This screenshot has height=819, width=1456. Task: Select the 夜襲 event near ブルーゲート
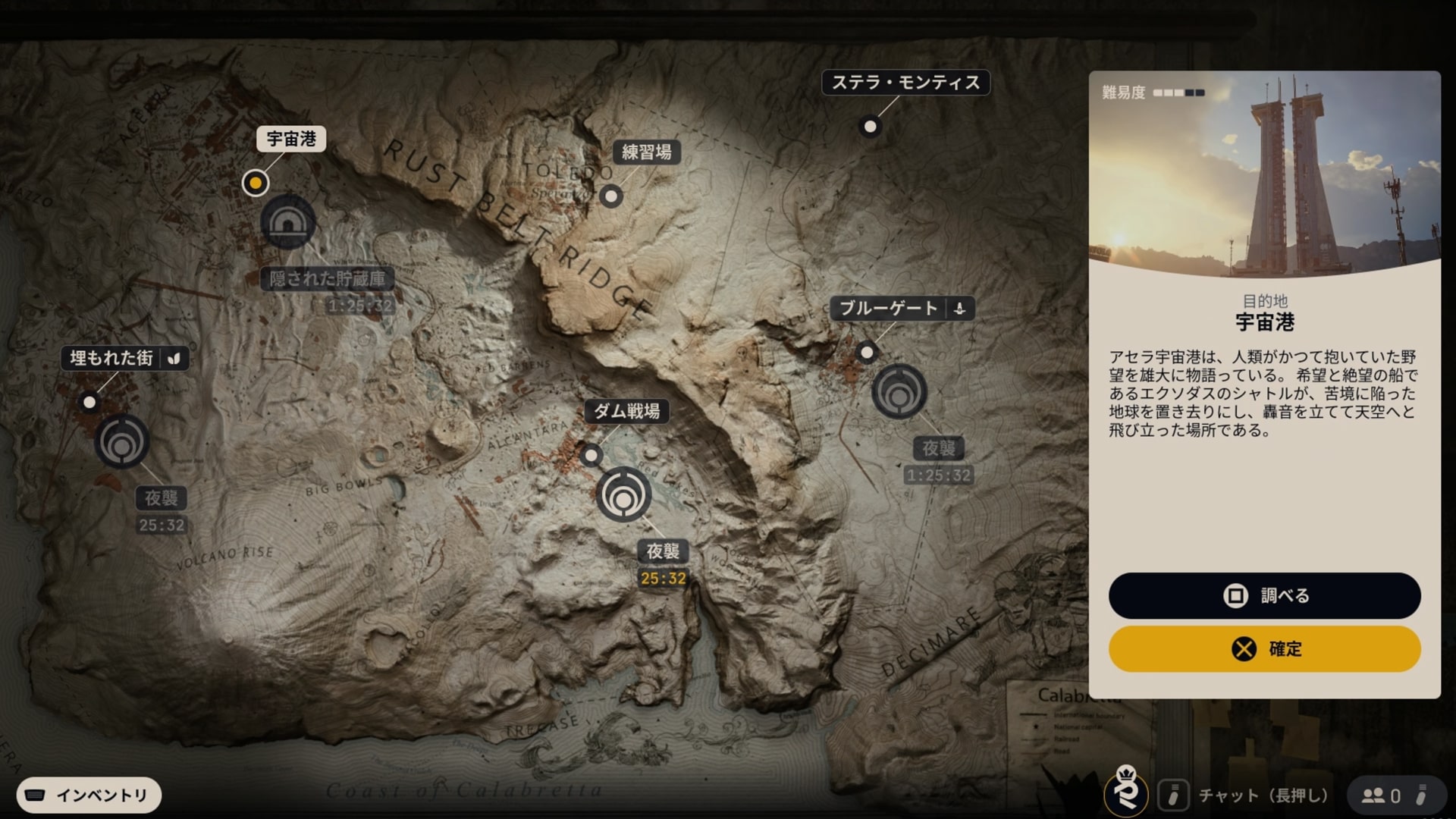[x=938, y=449]
